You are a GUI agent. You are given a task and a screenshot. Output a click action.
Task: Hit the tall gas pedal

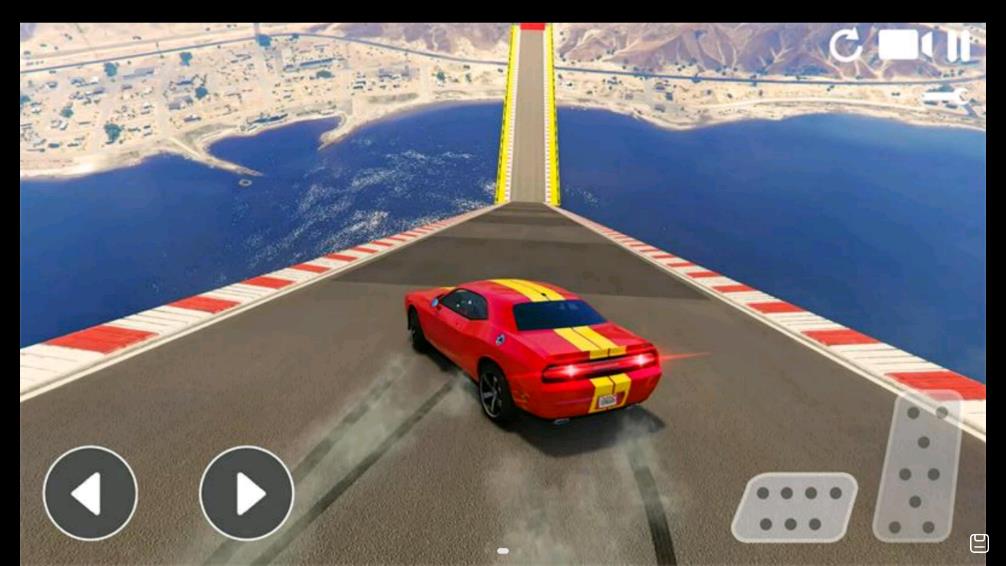(919, 466)
